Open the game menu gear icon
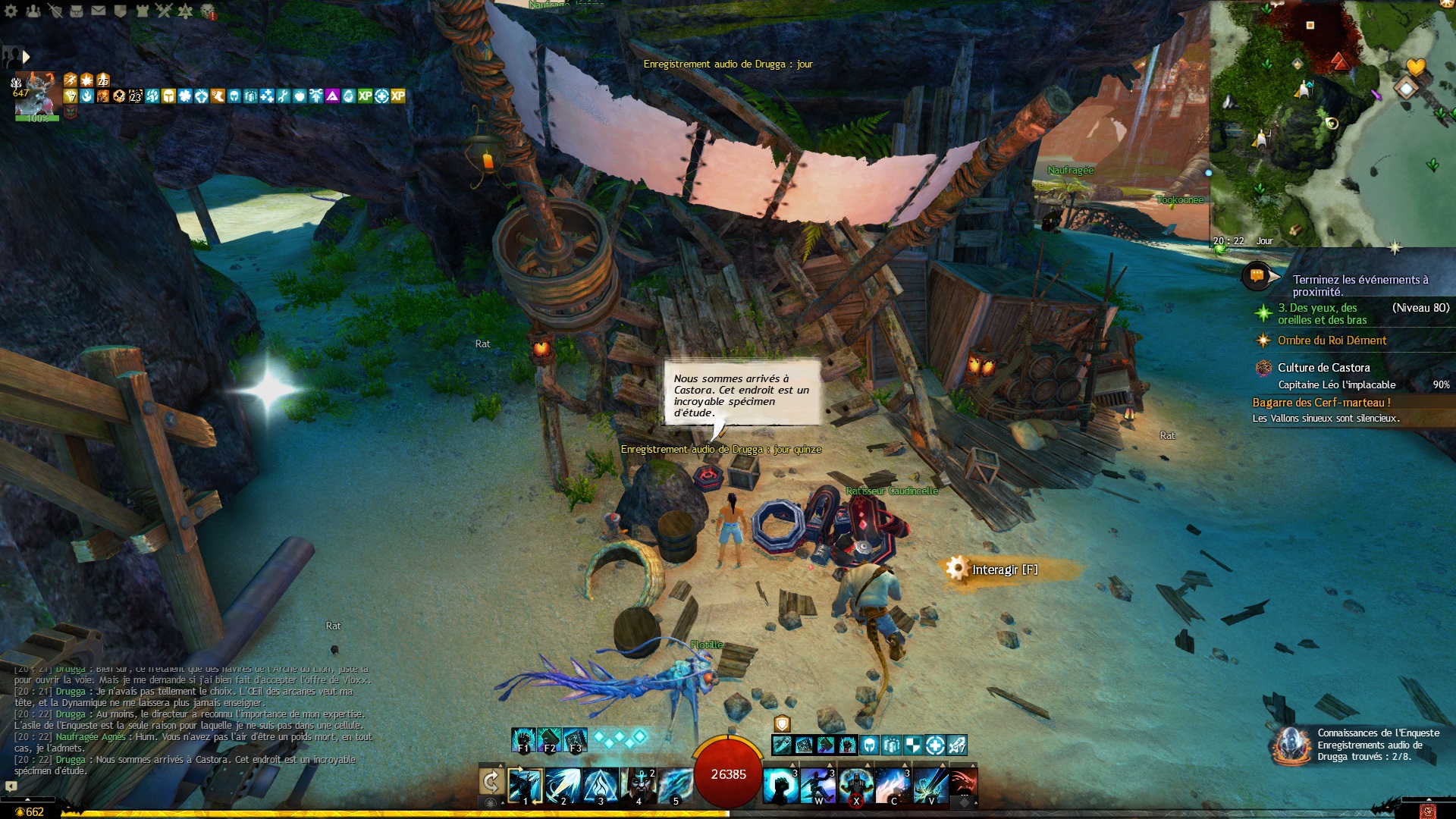The width and height of the screenshot is (1456, 819). [11, 11]
